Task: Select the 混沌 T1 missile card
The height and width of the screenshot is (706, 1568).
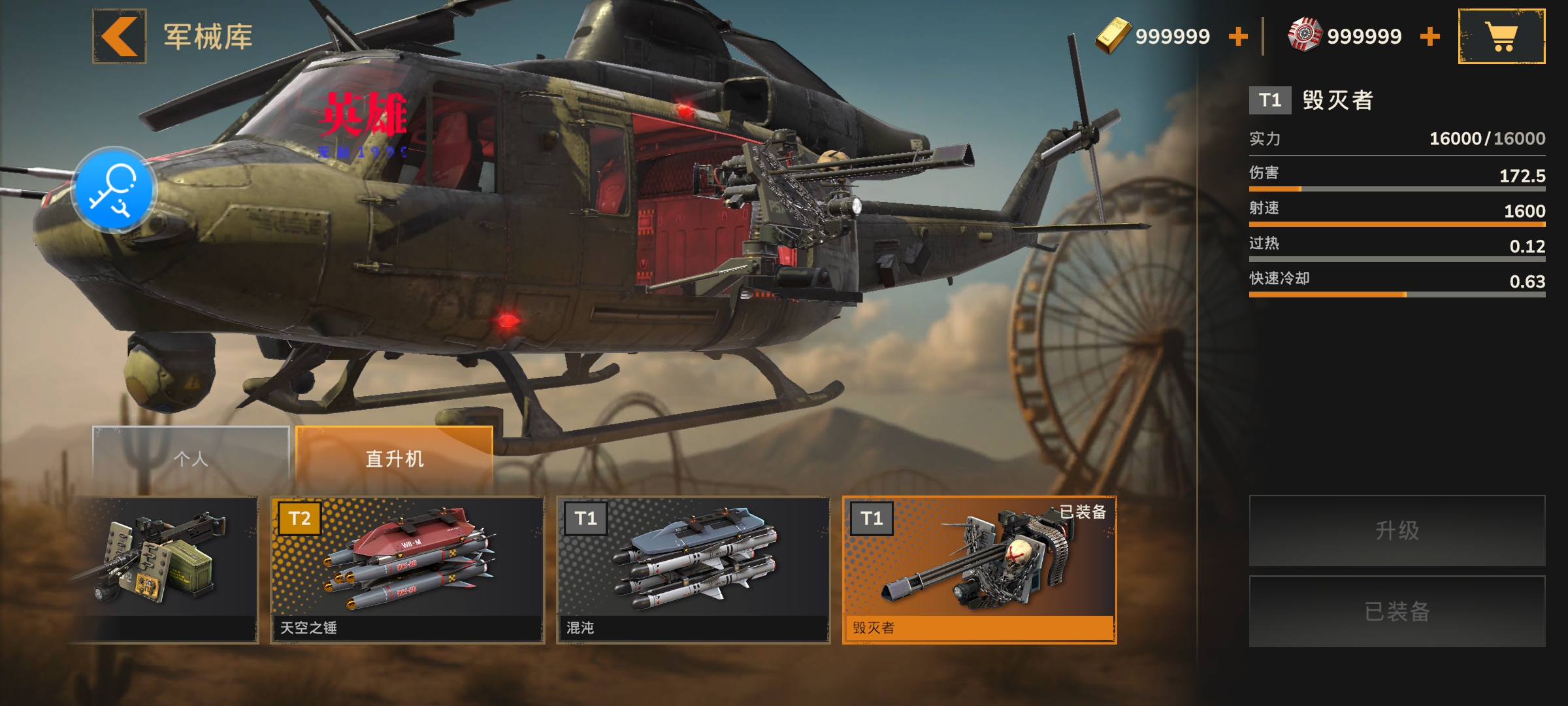Action: (x=693, y=569)
